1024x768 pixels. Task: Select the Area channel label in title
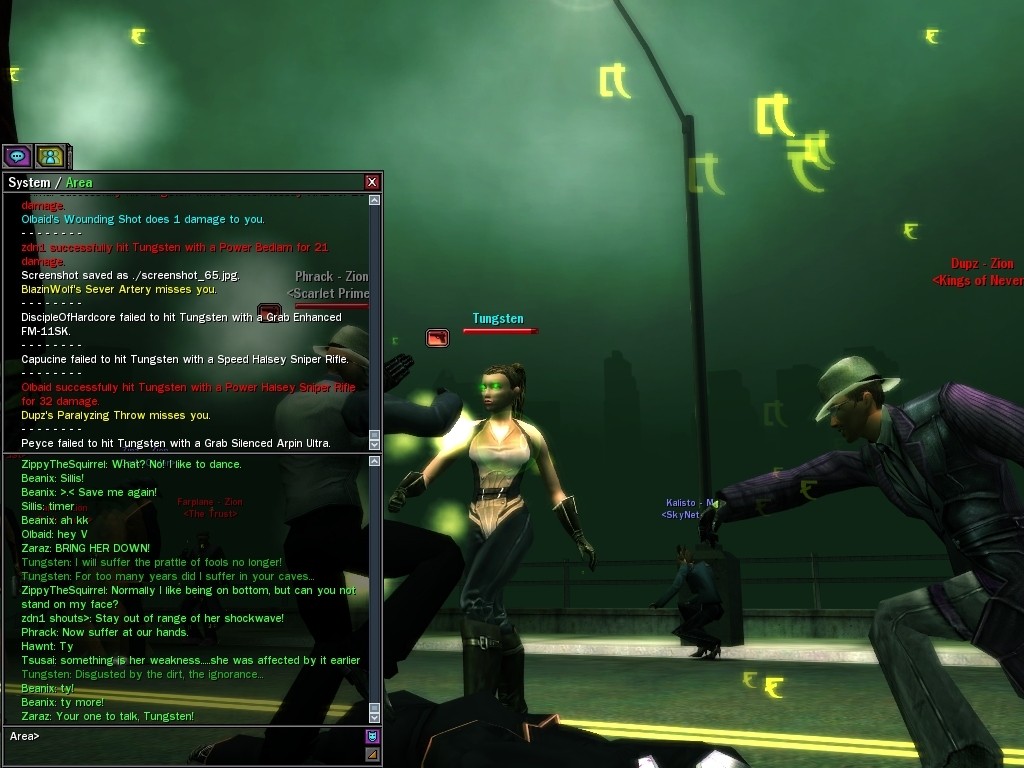click(79, 183)
